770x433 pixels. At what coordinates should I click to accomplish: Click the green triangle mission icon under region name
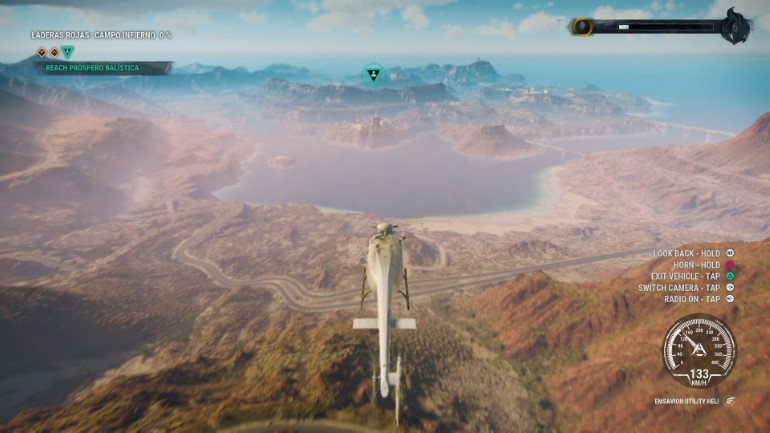click(67, 52)
